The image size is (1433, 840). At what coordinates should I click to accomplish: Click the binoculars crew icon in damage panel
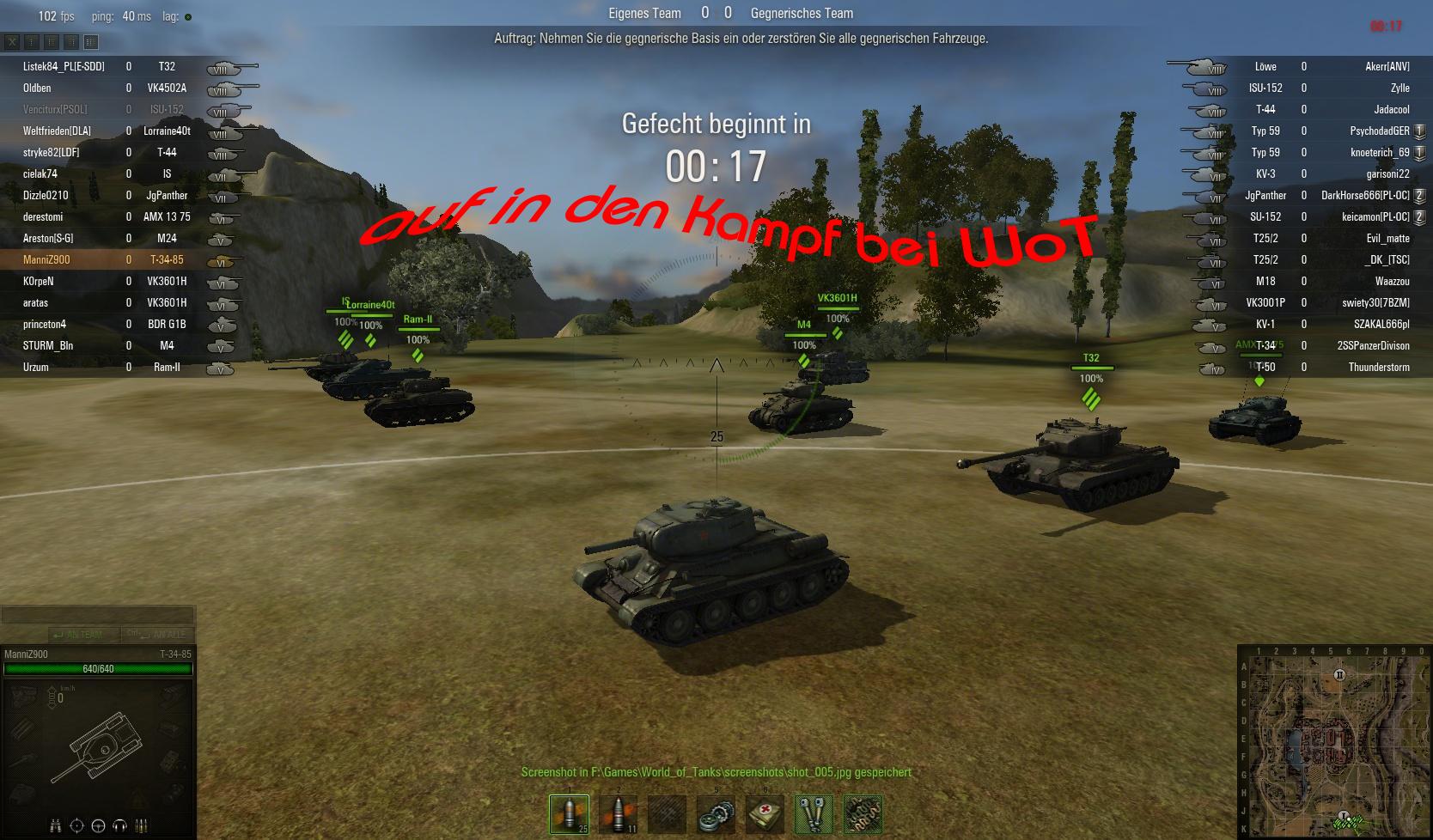(55, 825)
